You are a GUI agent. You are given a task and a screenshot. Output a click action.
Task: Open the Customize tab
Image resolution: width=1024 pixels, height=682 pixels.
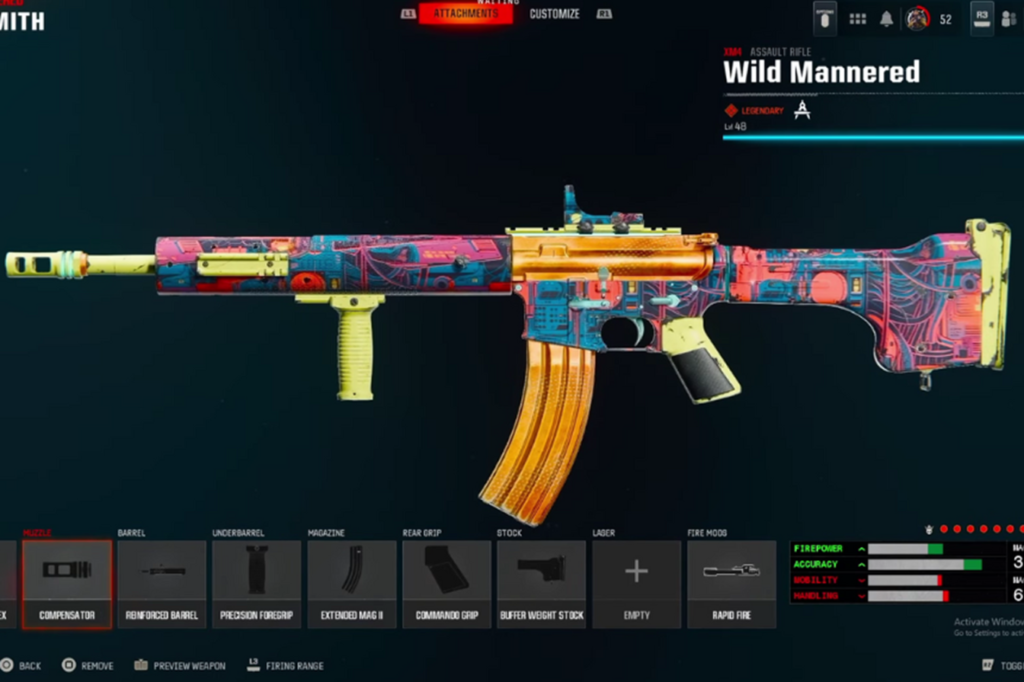coord(554,14)
